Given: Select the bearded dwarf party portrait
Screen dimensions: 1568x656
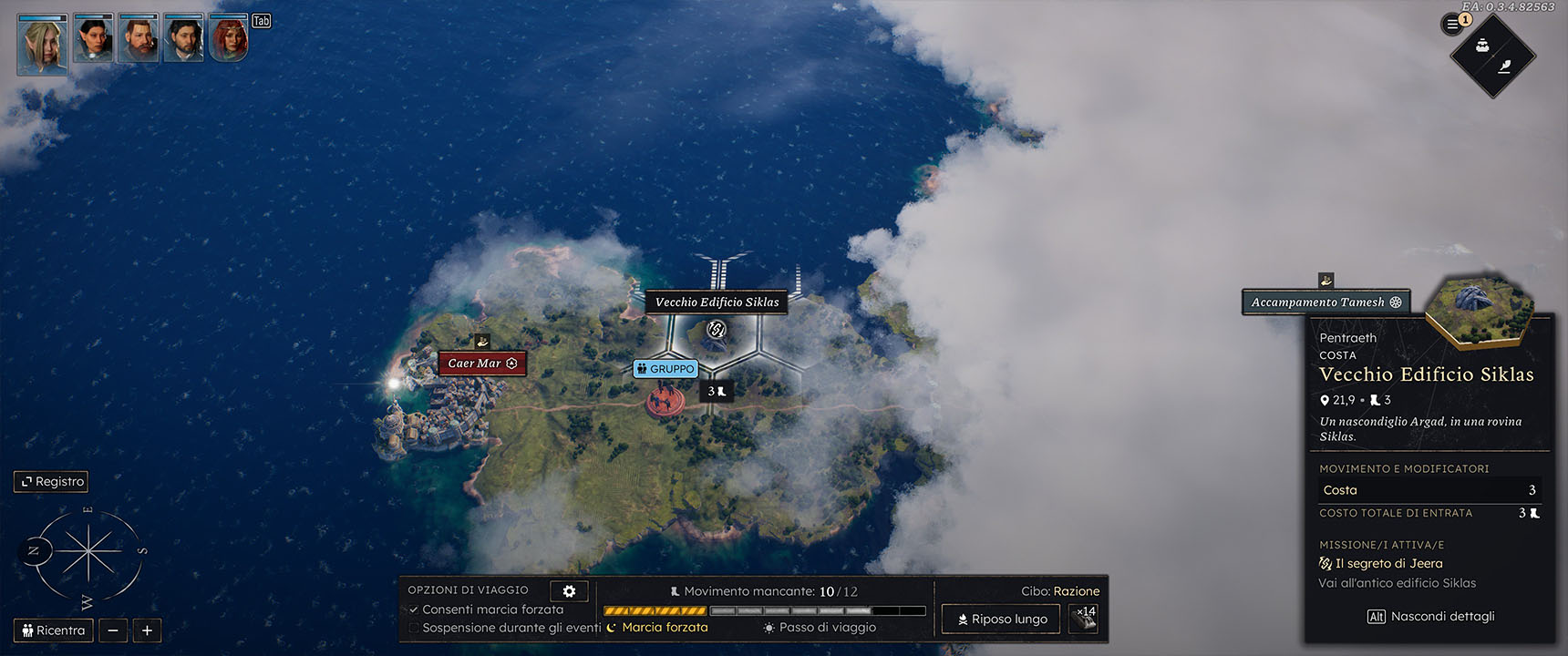Looking at the screenshot, I should (139, 39).
